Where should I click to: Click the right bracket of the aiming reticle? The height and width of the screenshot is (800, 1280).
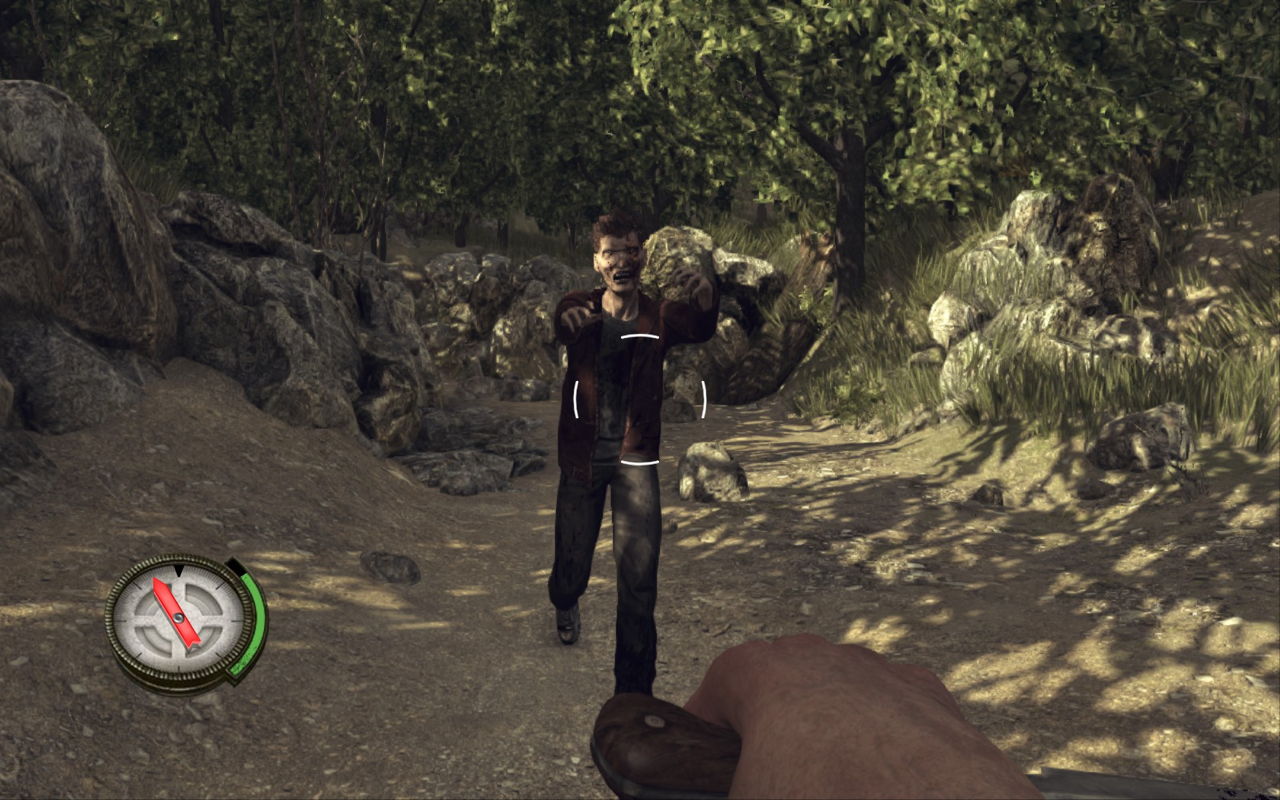706,398
